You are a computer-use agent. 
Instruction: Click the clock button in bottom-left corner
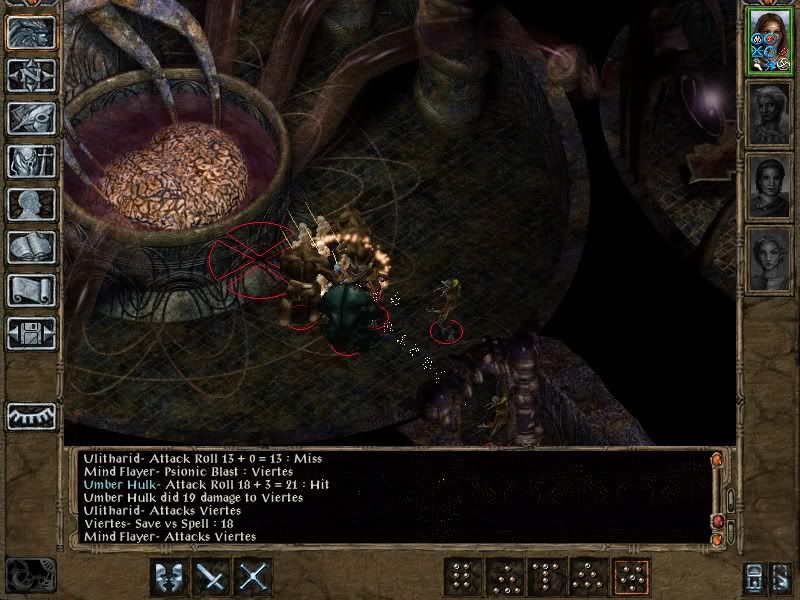[x=30, y=574]
